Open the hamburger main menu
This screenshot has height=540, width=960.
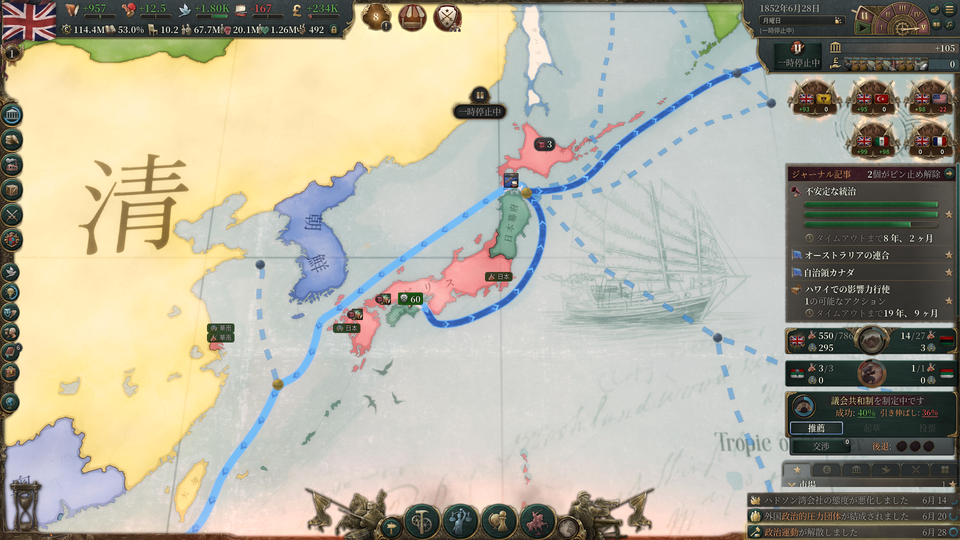(x=949, y=8)
